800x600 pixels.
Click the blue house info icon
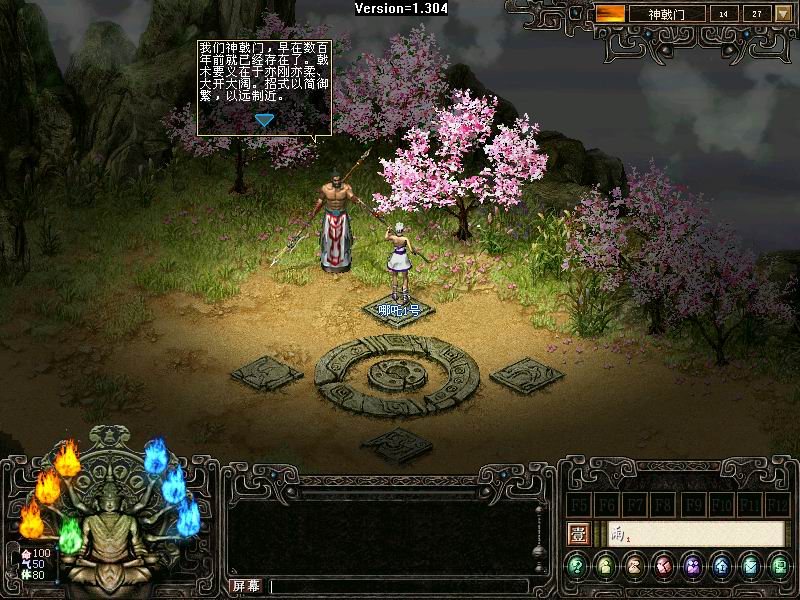click(722, 567)
